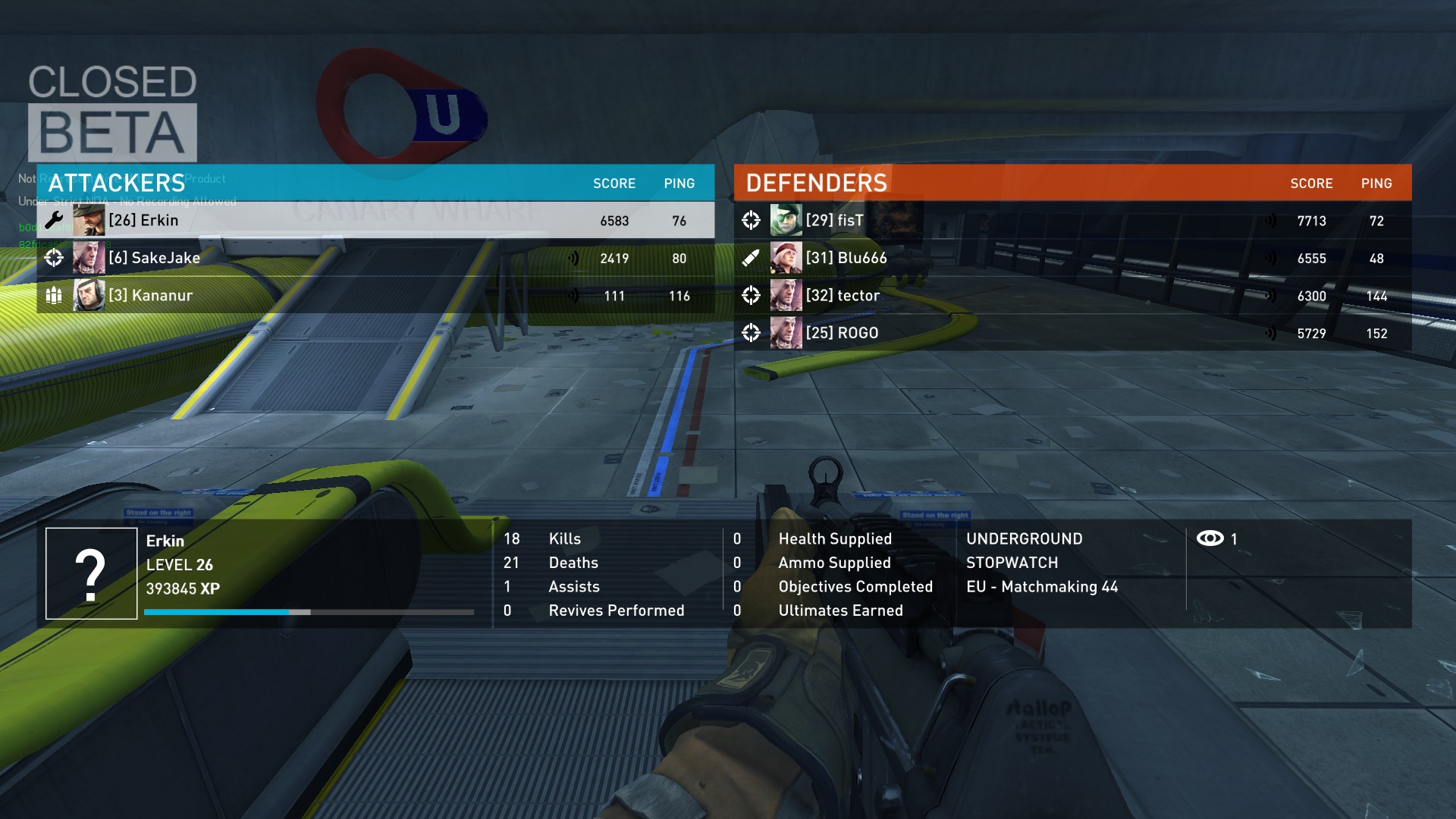Click fisT's character portrait
This screenshot has height=819, width=1456.
pos(786,221)
